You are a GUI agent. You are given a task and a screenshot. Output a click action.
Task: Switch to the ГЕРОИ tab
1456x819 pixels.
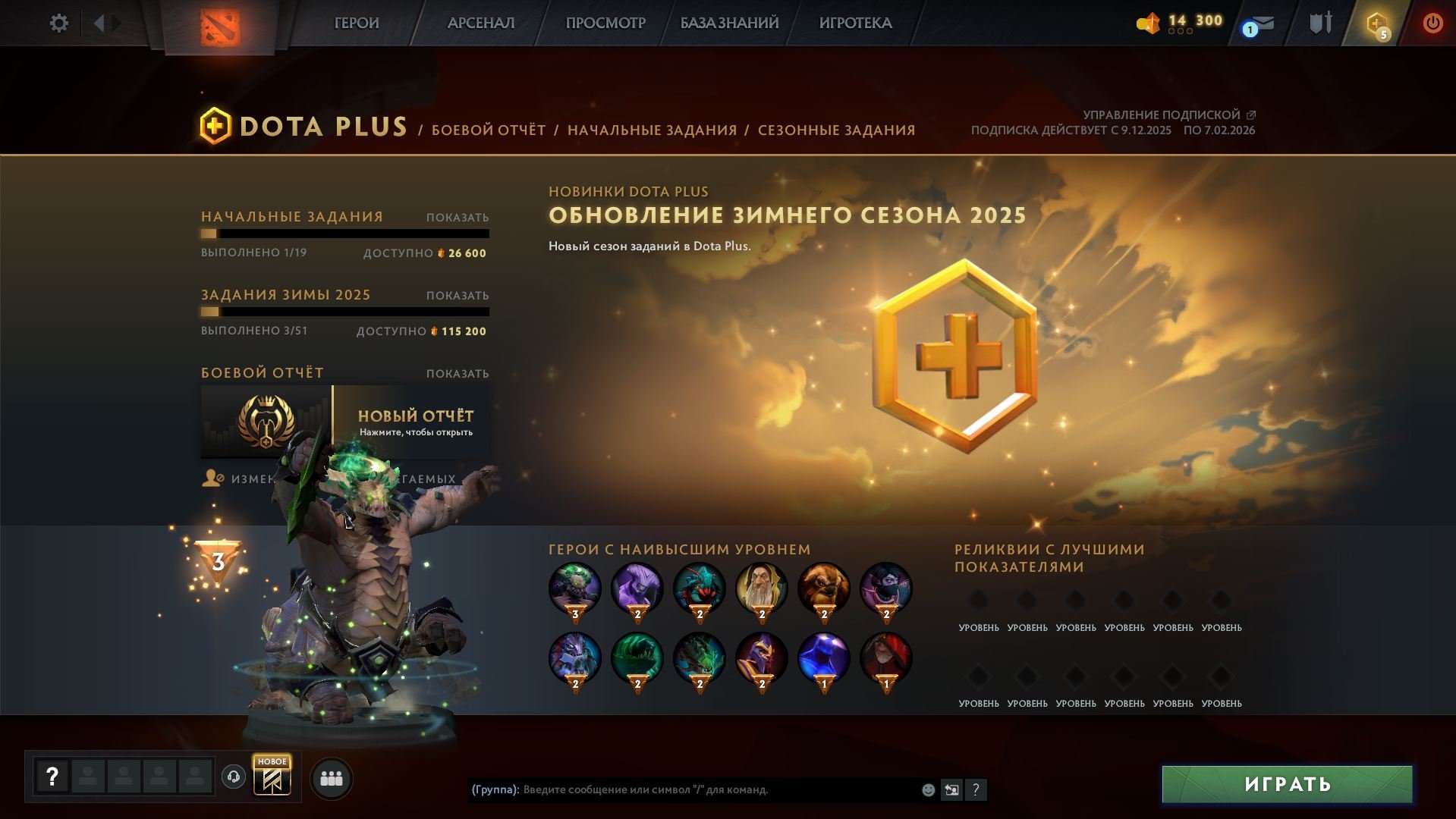pos(355,23)
